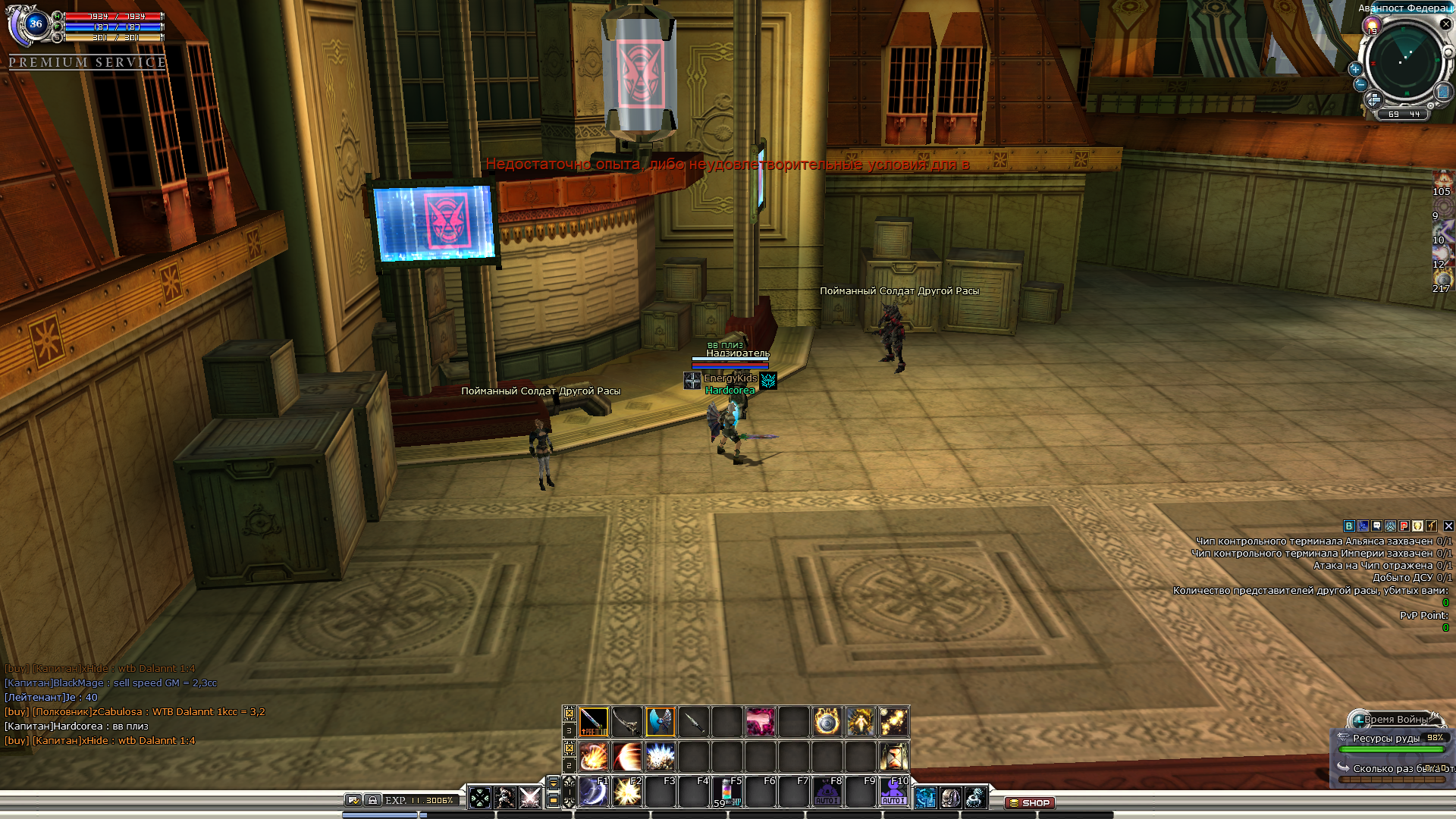
Task: Use the F2 yellow burst skill
Action: tap(627, 792)
